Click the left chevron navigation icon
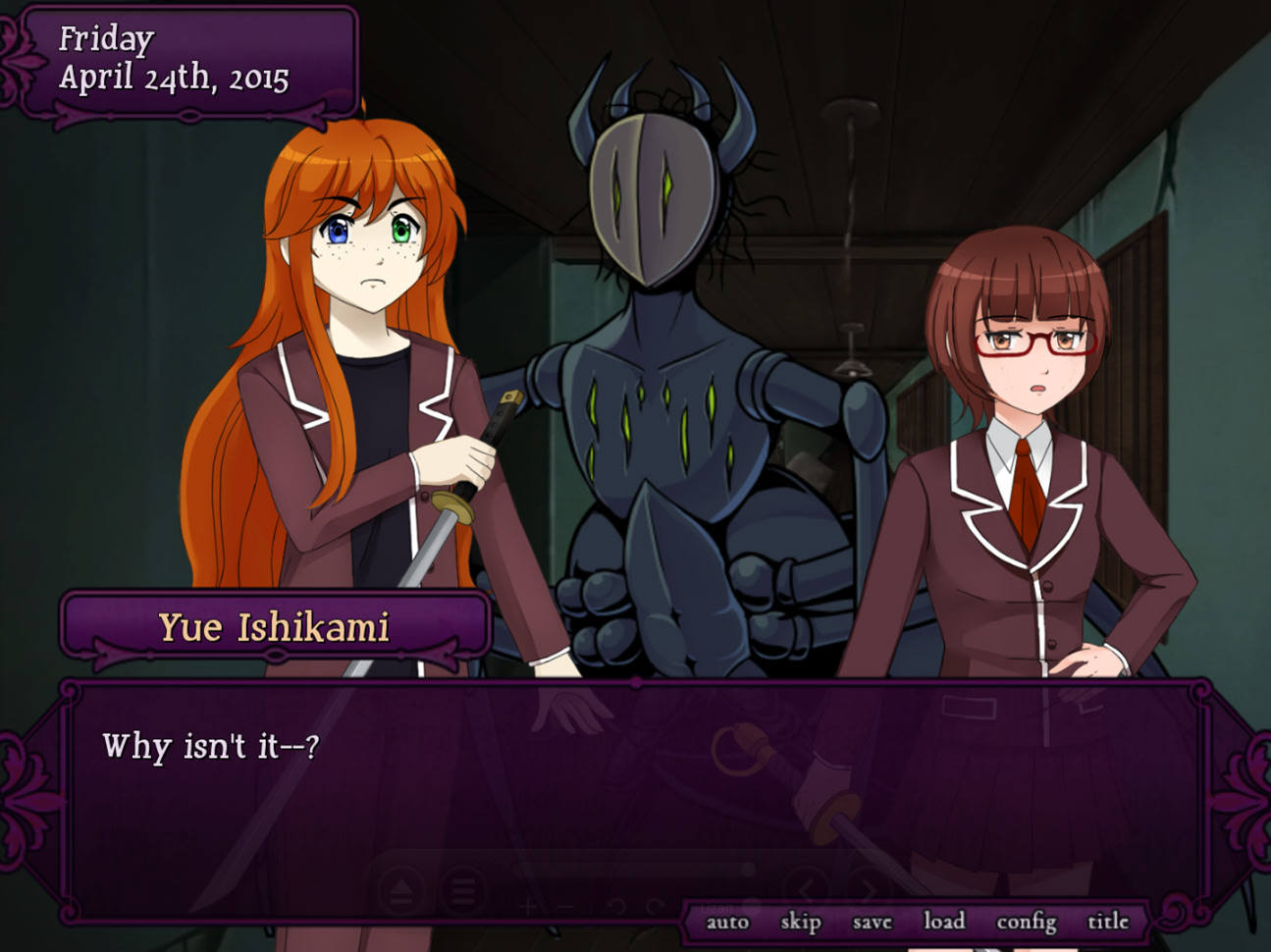The height and width of the screenshot is (952, 1271). (807, 886)
